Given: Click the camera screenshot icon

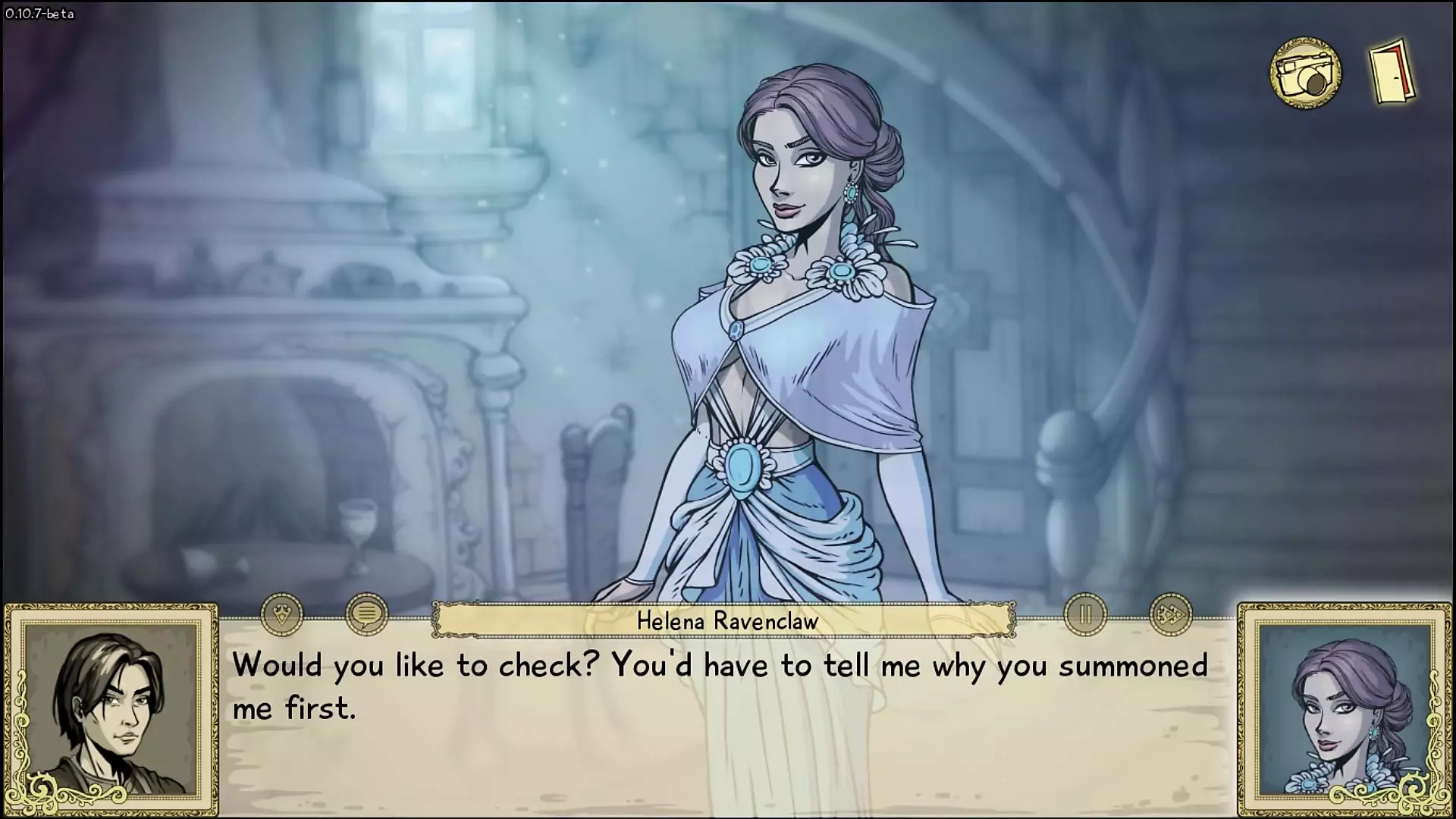Looking at the screenshot, I should click(x=1305, y=74).
